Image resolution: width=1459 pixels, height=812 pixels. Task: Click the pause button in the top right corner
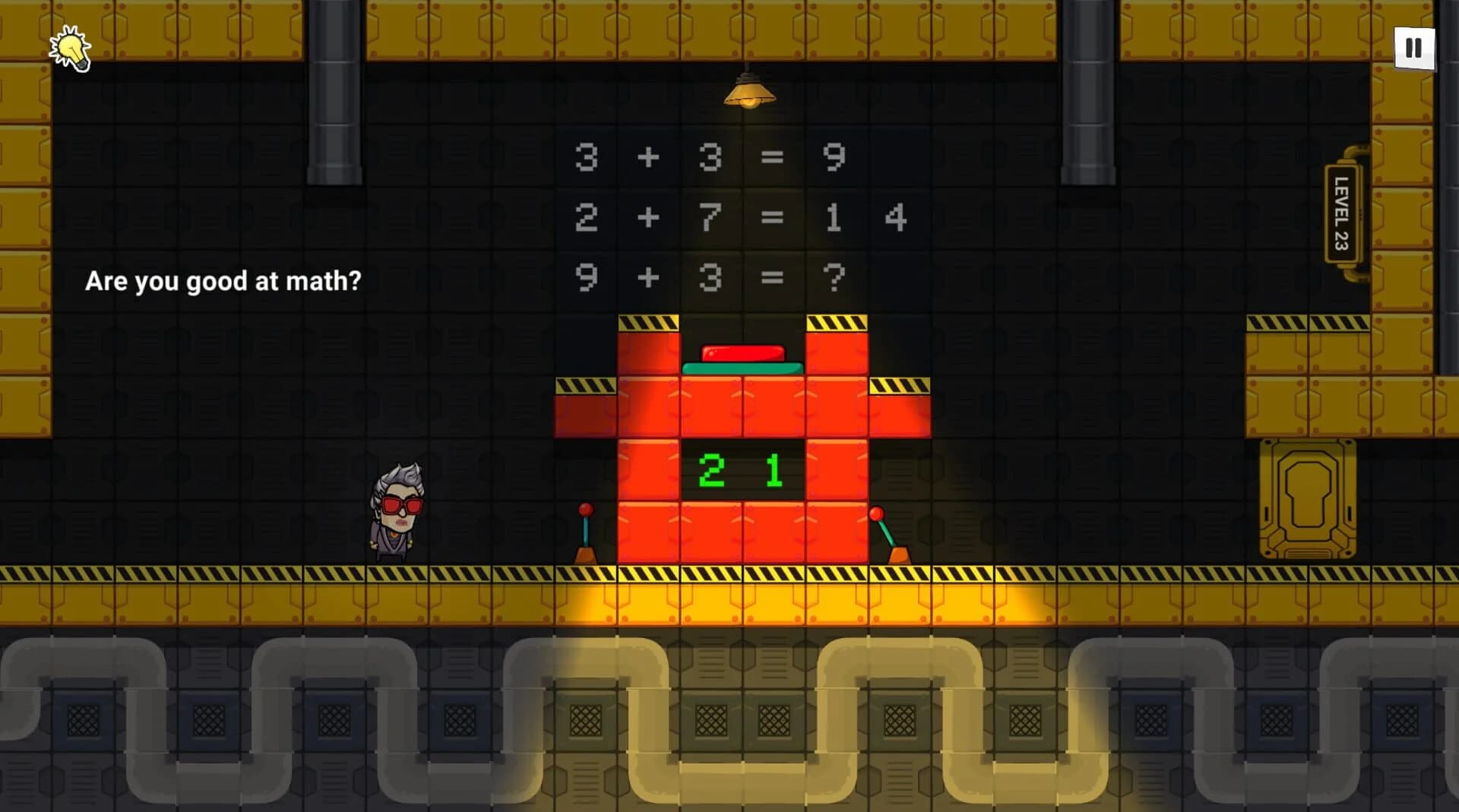tap(1413, 47)
